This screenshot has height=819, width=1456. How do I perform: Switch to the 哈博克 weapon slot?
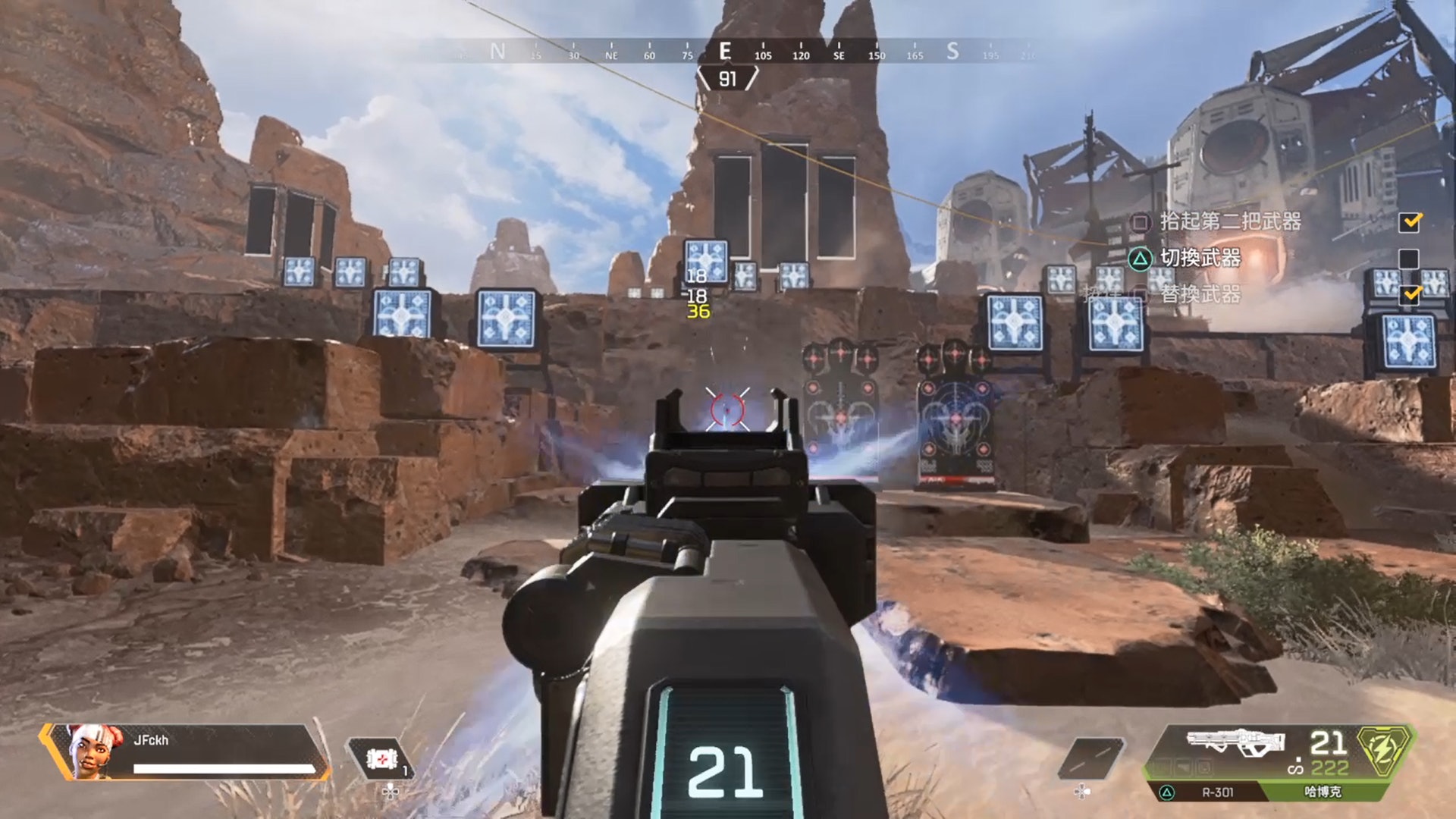pyautogui.click(x=1323, y=792)
